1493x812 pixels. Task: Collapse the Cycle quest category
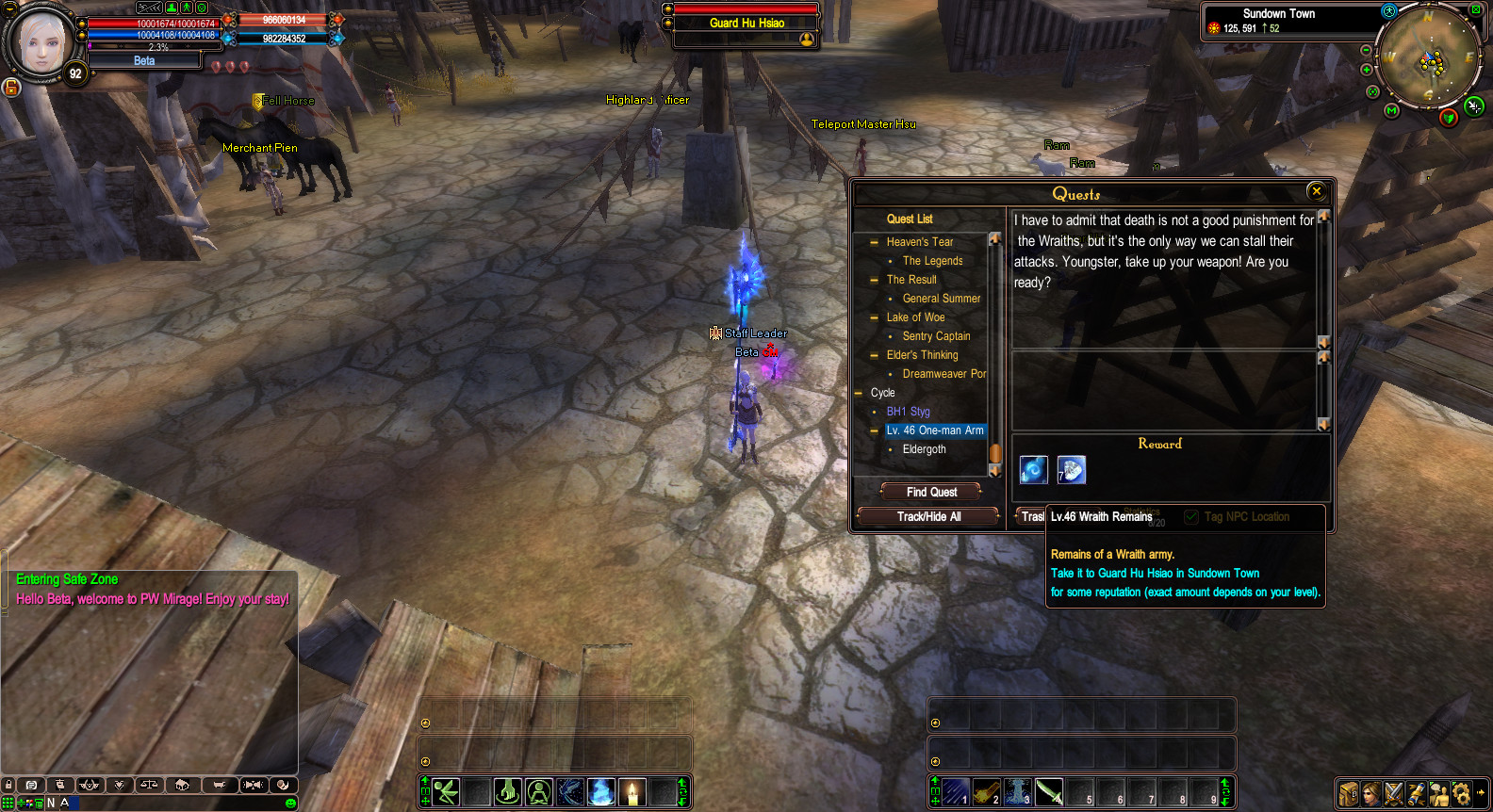859,393
